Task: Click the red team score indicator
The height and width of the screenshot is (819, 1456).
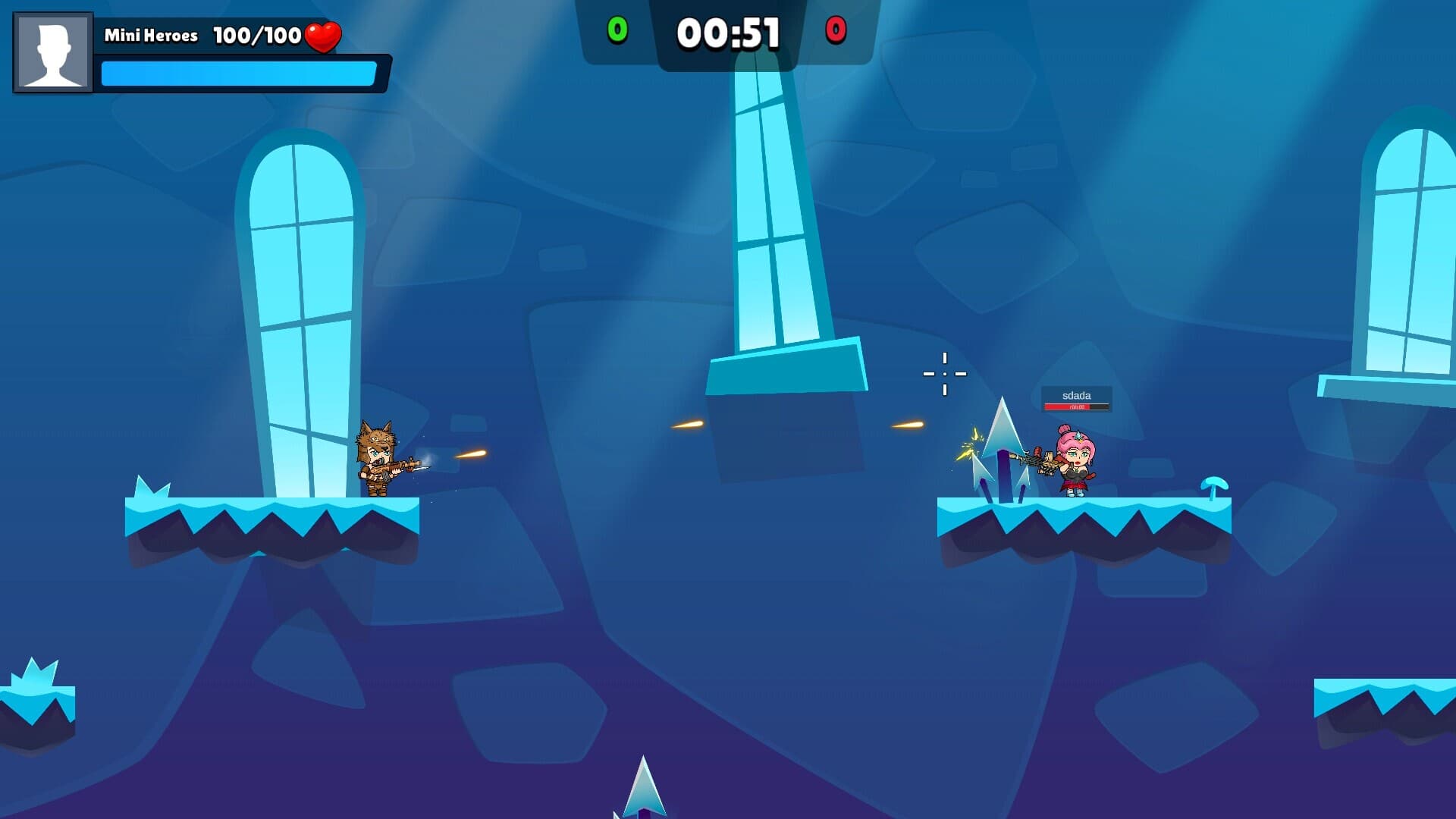Action: pyautogui.click(x=836, y=30)
